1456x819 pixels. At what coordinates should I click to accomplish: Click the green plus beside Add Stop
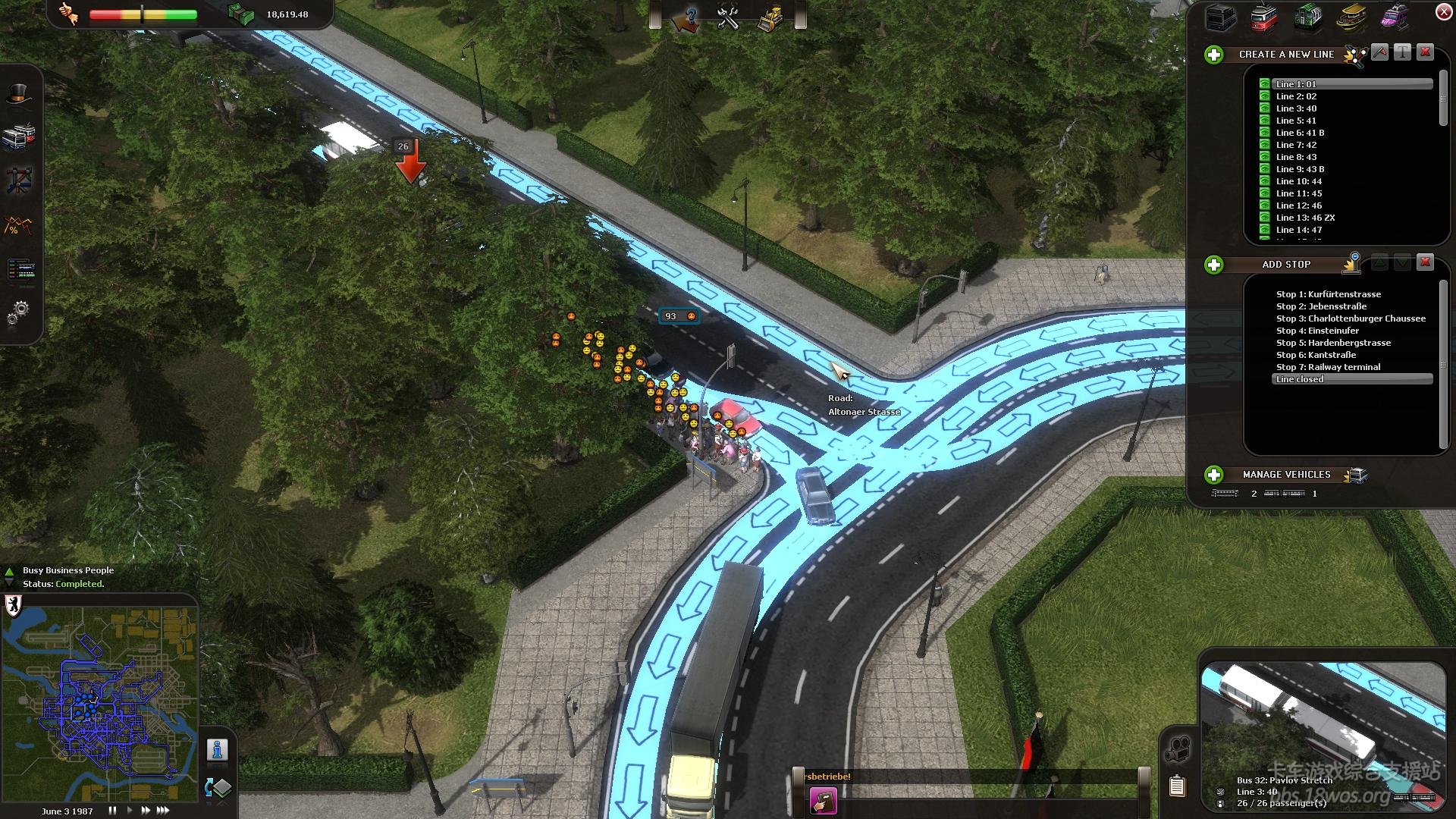(x=1214, y=265)
